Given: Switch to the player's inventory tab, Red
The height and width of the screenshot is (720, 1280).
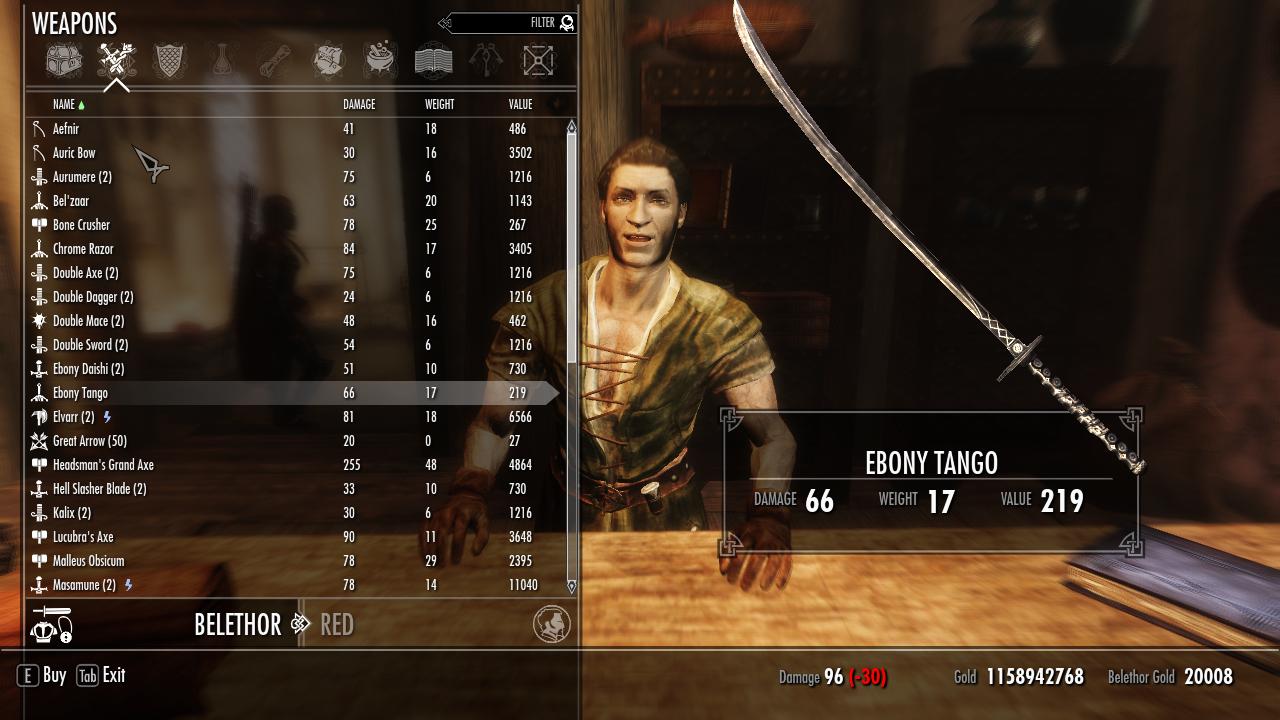Looking at the screenshot, I should click(337, 625).
